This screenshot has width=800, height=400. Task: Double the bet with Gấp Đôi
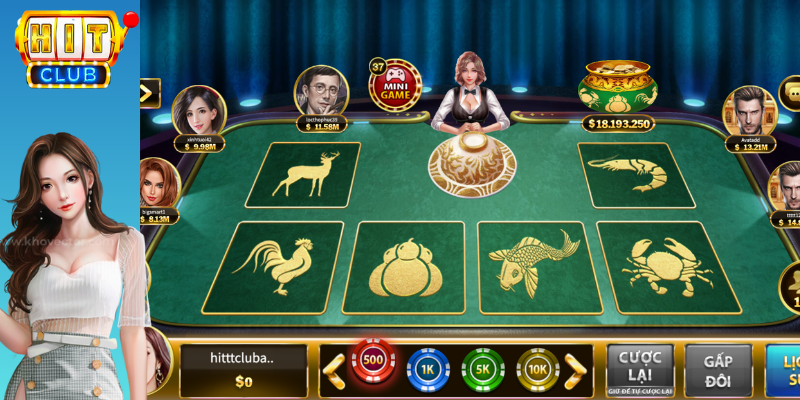pos(718,369)
